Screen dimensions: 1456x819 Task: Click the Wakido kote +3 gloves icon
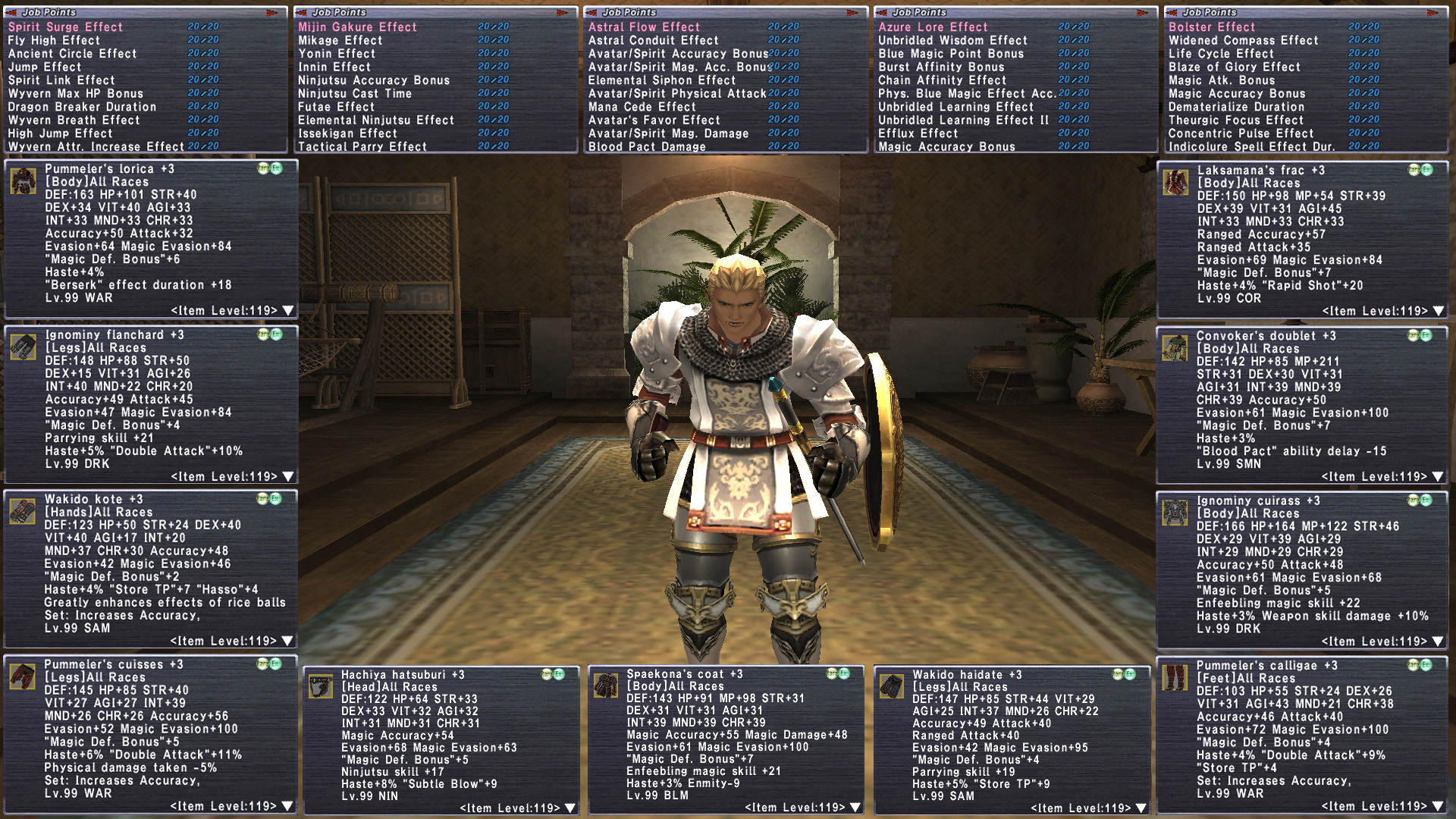(24, 512)
